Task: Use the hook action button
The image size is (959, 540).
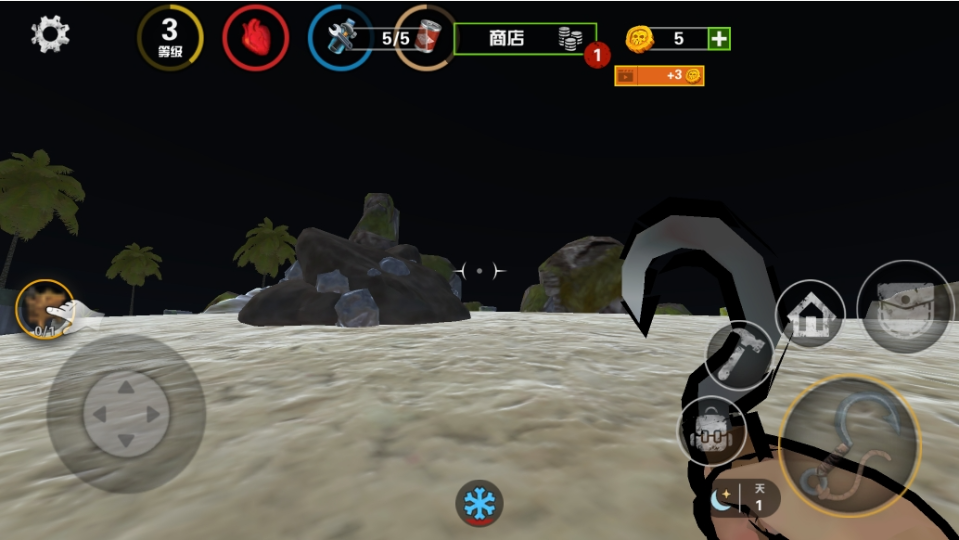Action: [849, 446]
